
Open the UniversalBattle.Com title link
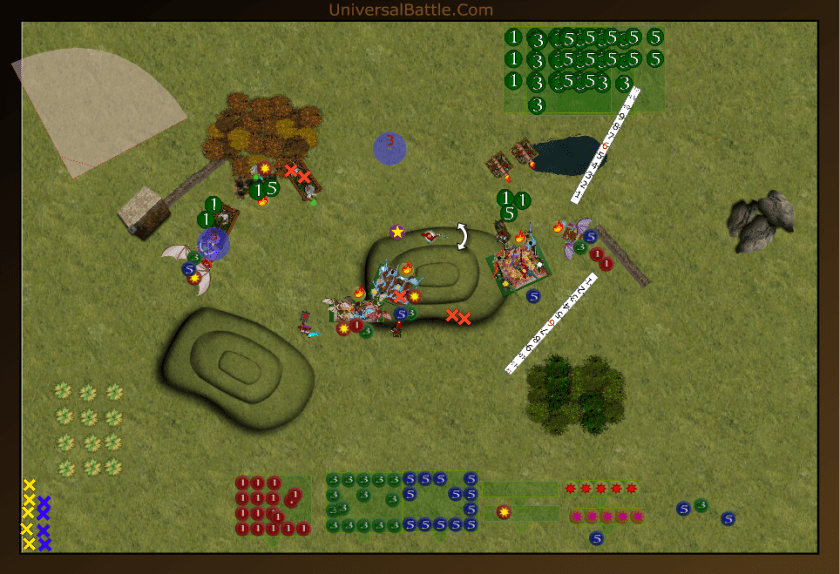pyautogui.click(x=410, y=10)
